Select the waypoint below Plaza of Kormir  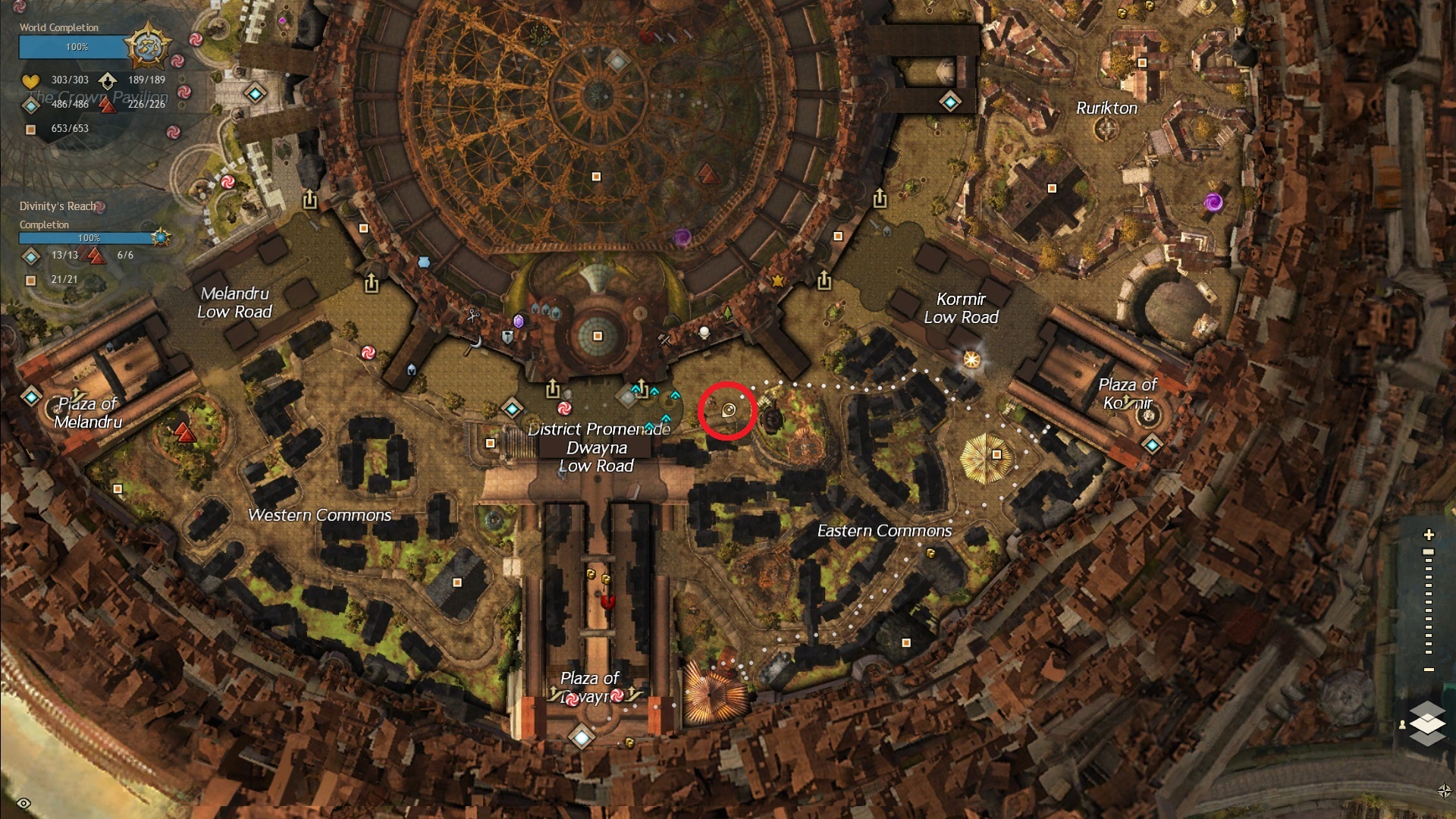1152,444
